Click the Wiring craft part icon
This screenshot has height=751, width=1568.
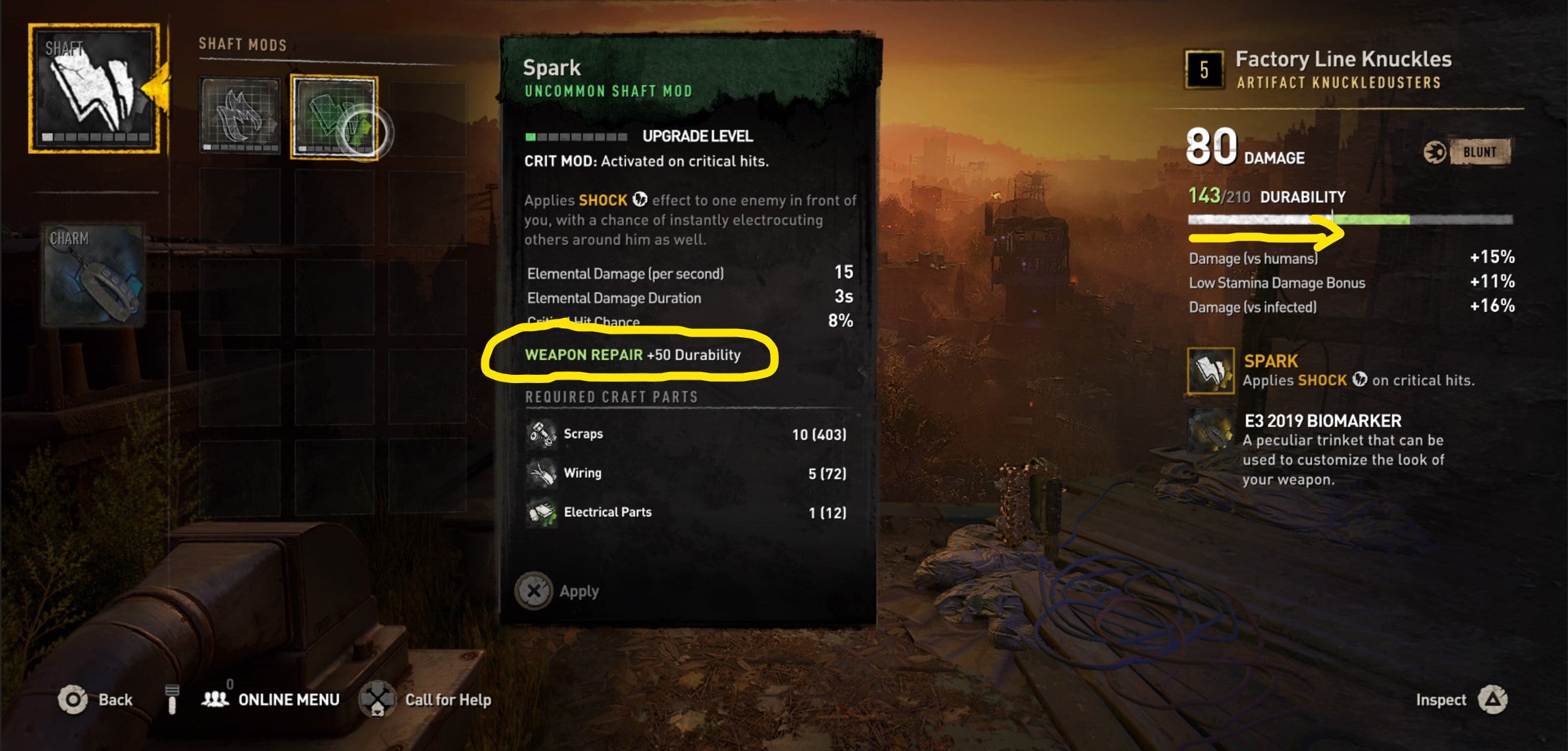click(x=542, y=473)
